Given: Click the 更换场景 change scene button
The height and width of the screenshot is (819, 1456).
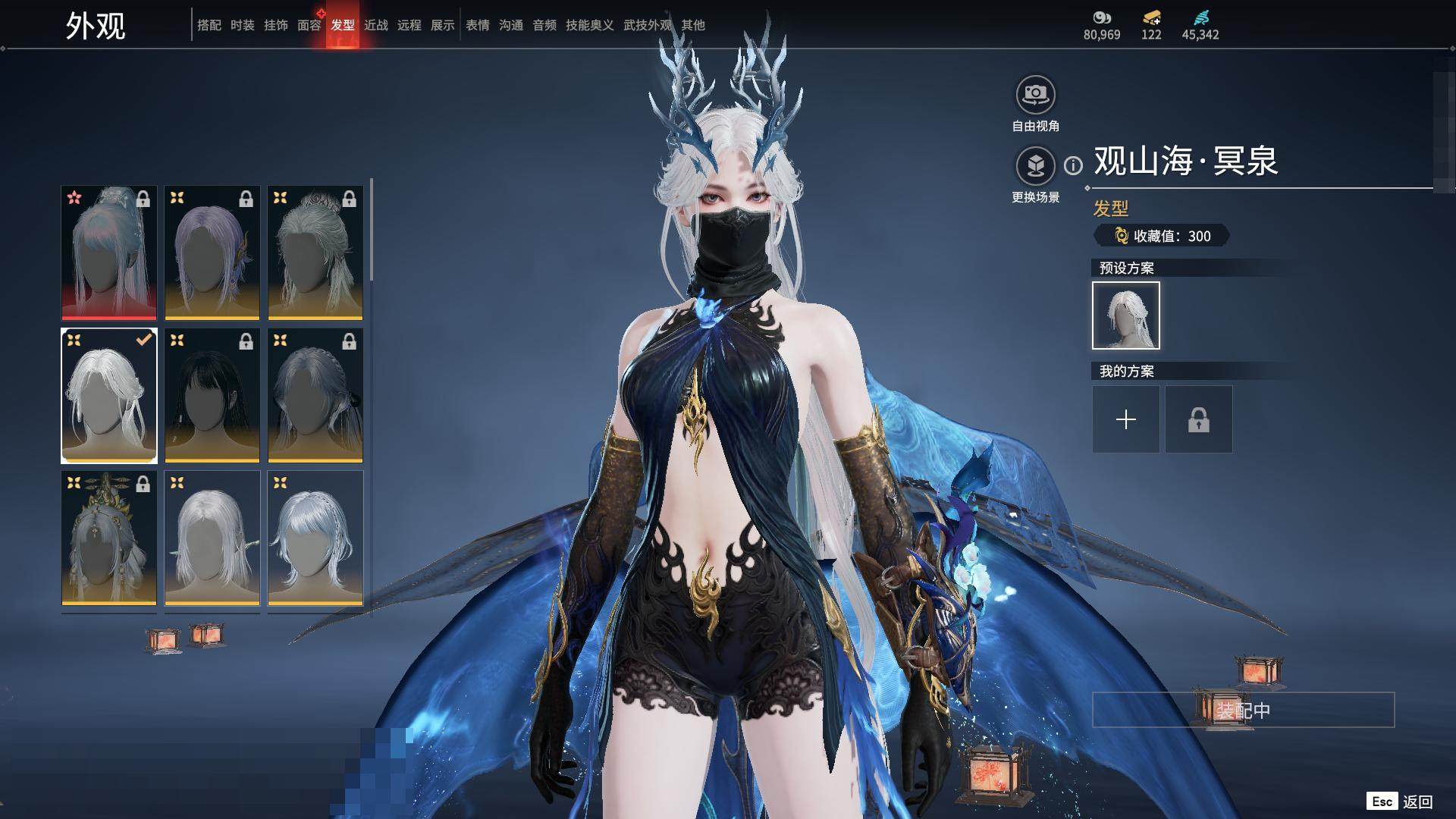Looking at the screenshot, I should pos(1035,166).
